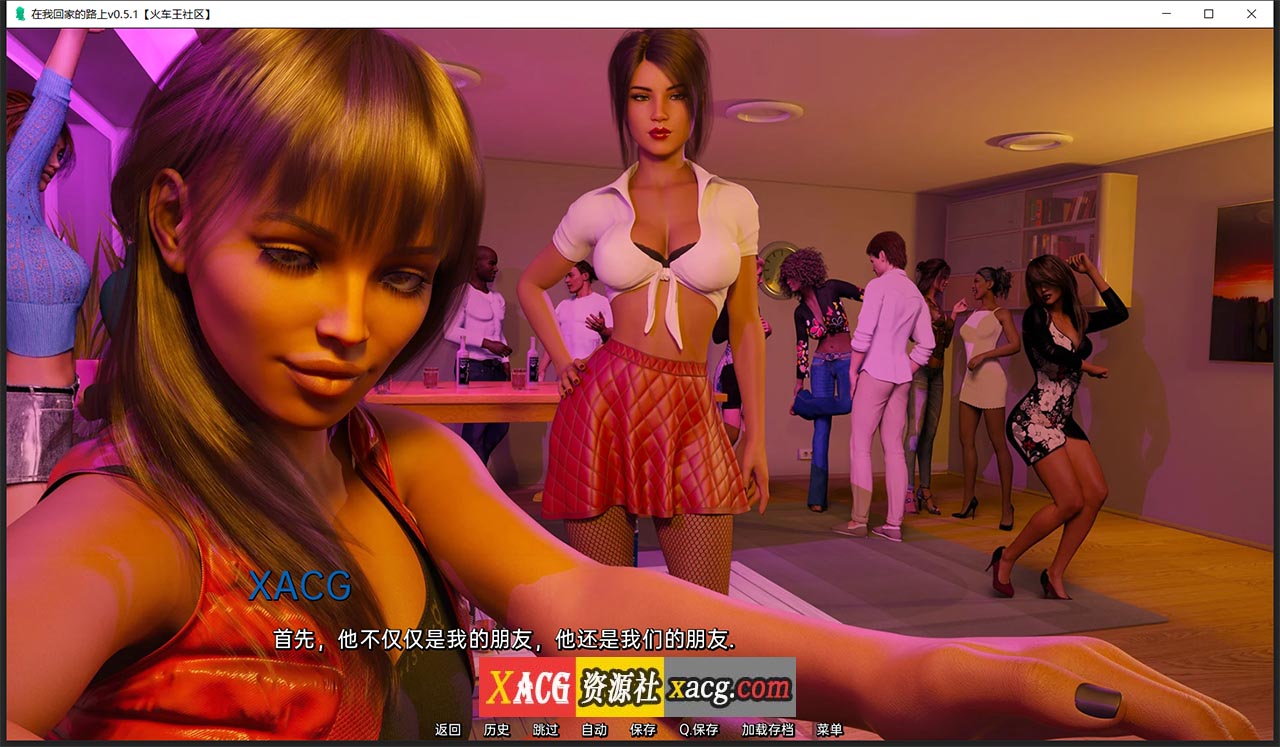Viewport: 1280px width, 747px height.
Task: Close the 在我回家的路上 game window
Action: [x=1251, y=14]
